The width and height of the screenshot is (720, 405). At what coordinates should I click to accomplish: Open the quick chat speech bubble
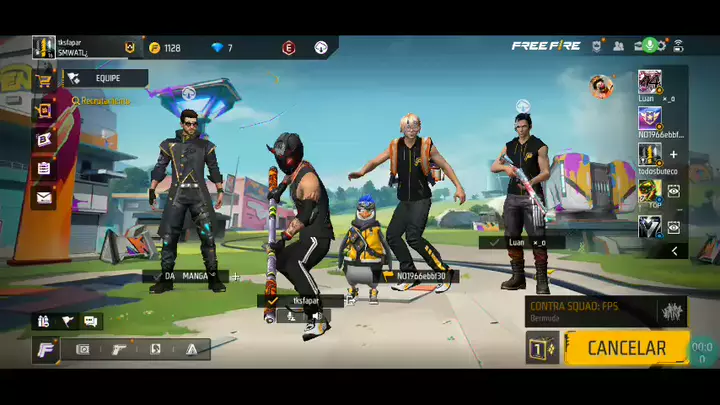coord(91,321)
